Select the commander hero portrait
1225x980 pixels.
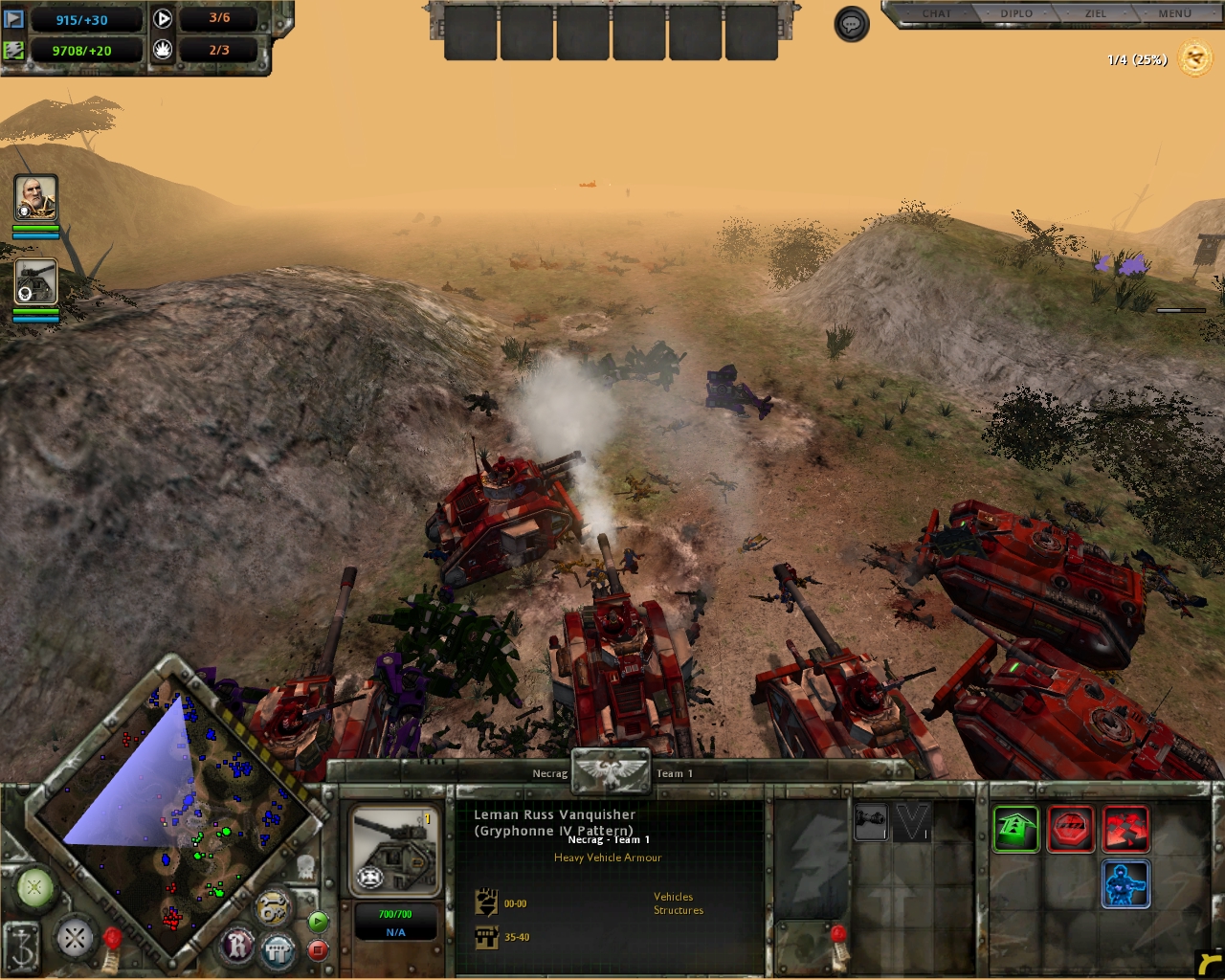pyautogui.click(x=36, y=198)
